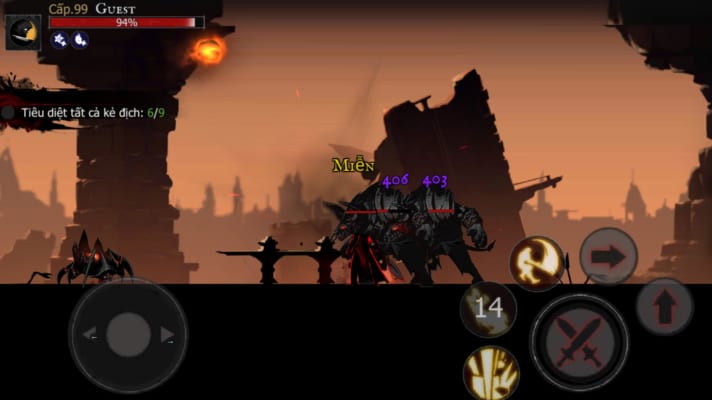Select the sparkle buff icon
This screenshot has width=712, height=400.
click(x=59, y=40)
